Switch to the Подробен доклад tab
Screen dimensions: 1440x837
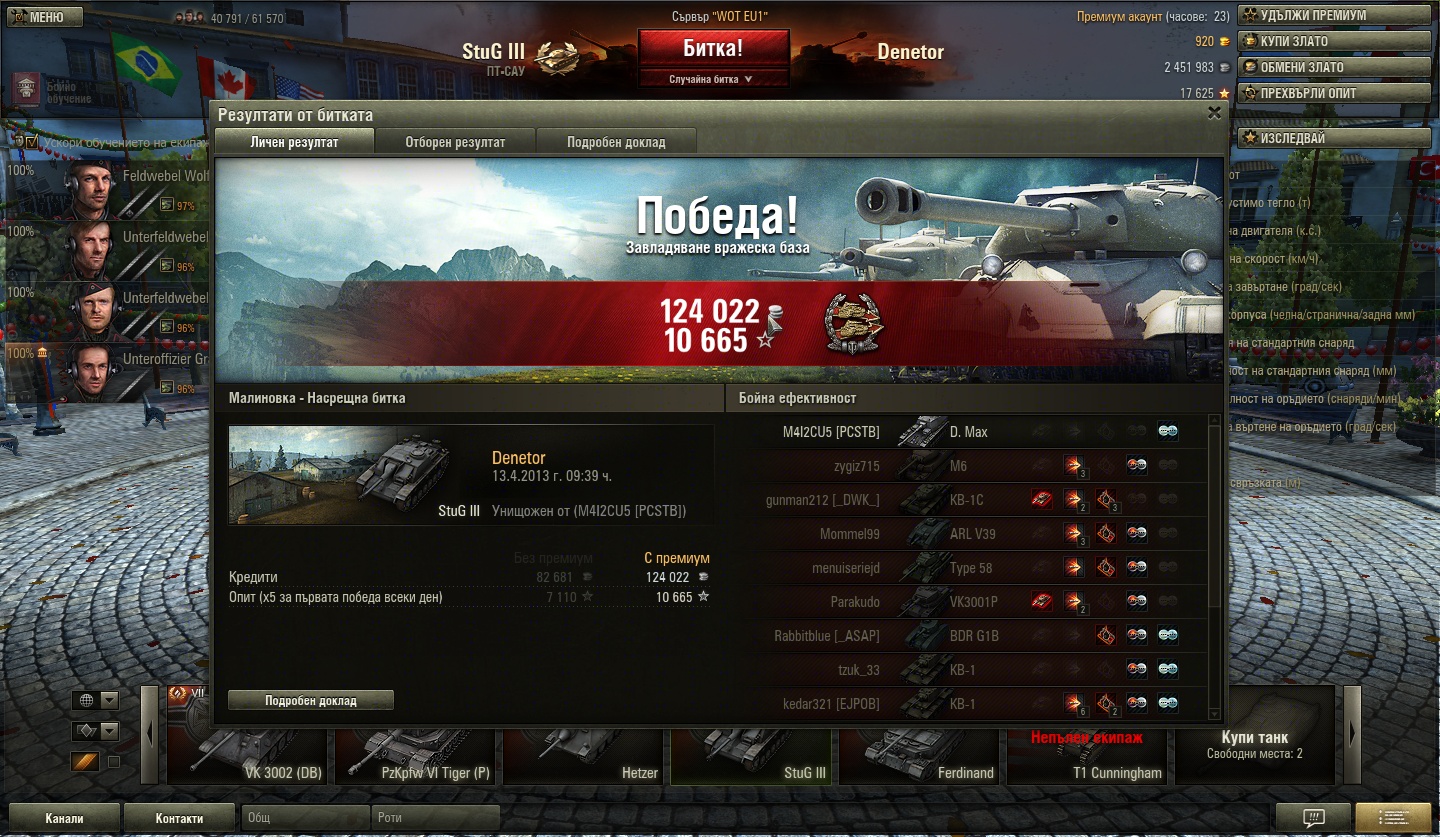coord(616,142)
